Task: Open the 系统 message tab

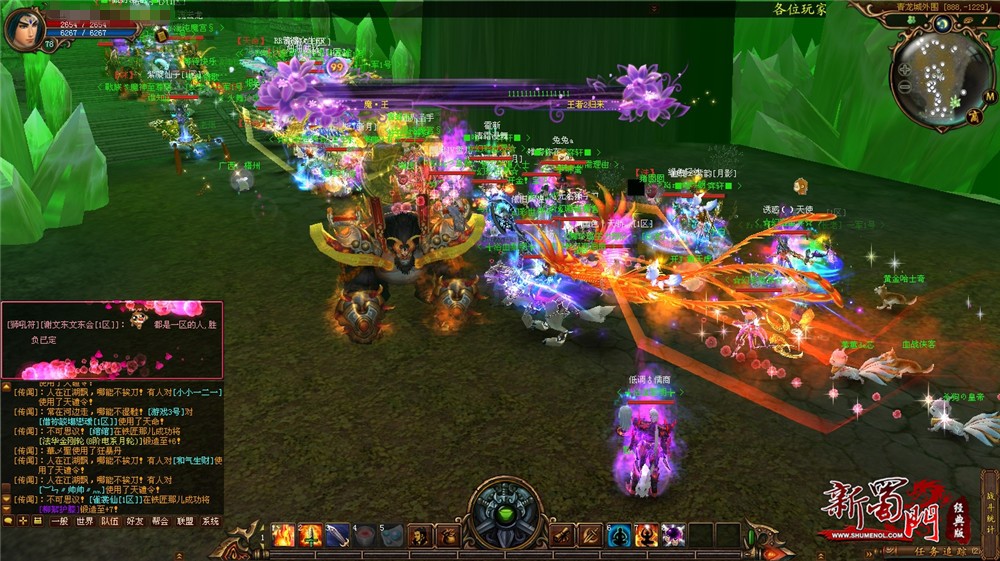Action: 211,521
